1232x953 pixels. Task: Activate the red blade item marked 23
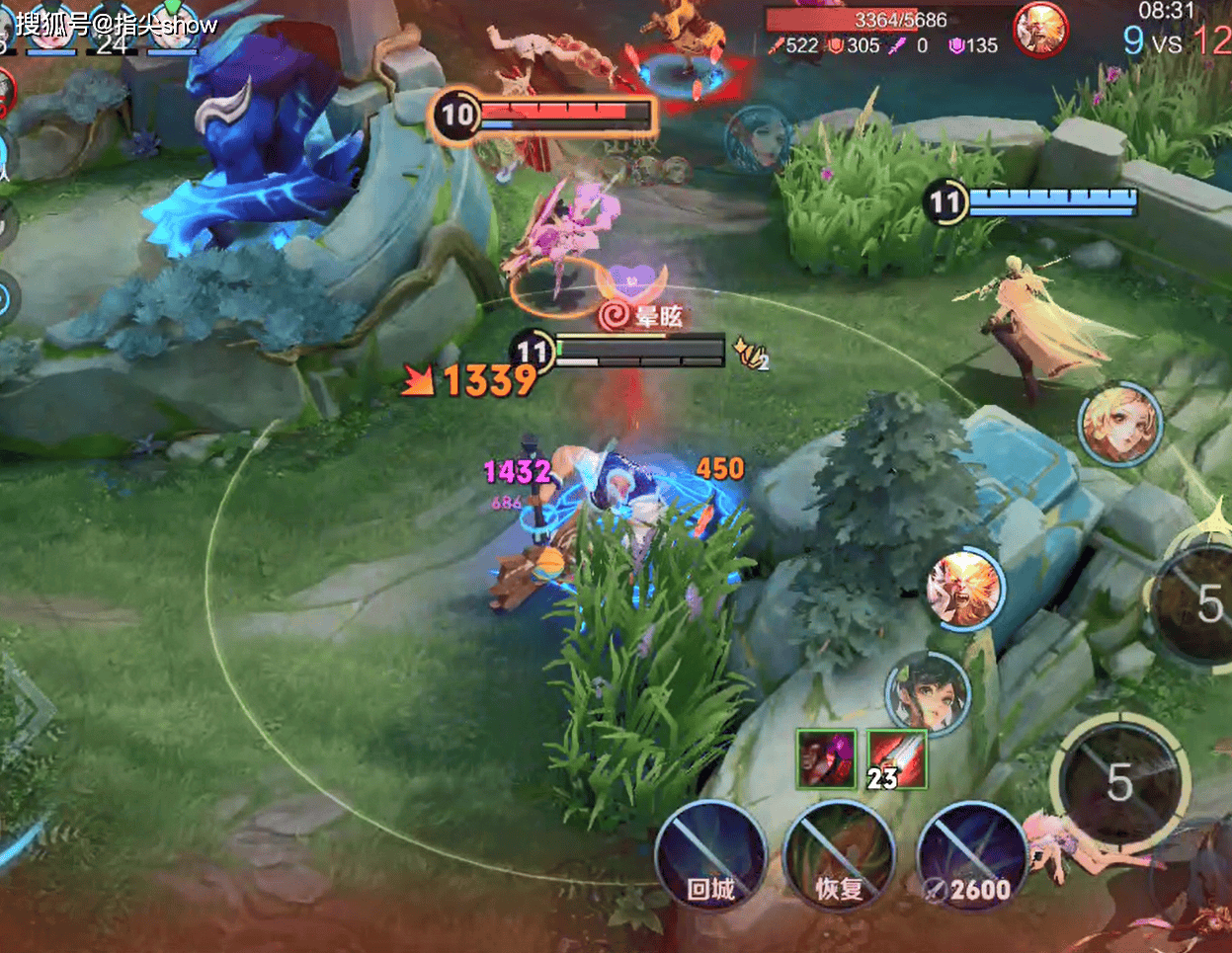point(897,758)
